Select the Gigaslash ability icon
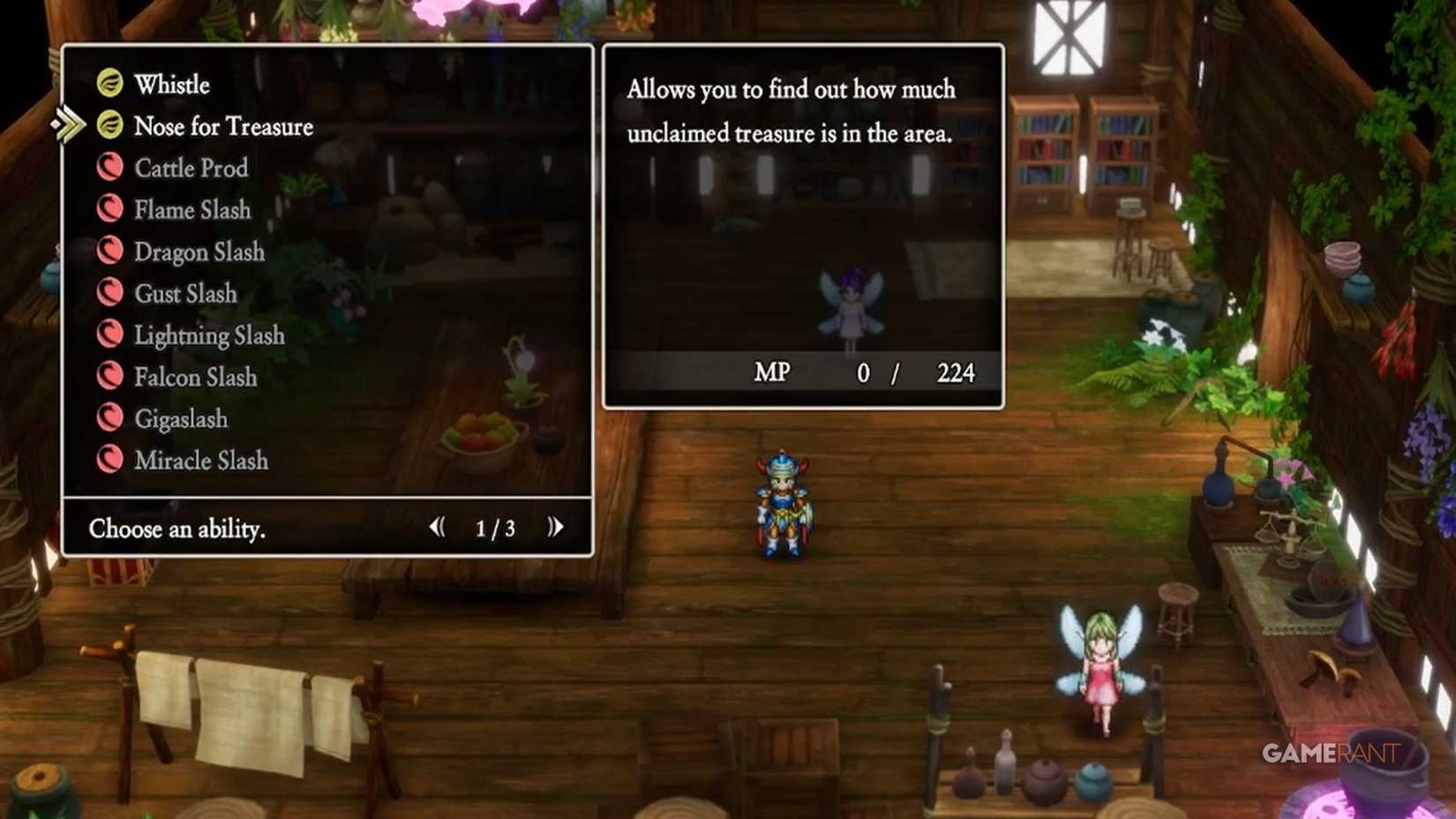Image resolution: width=1456 pixels, height=819 pixels. (x=110, y=418)
